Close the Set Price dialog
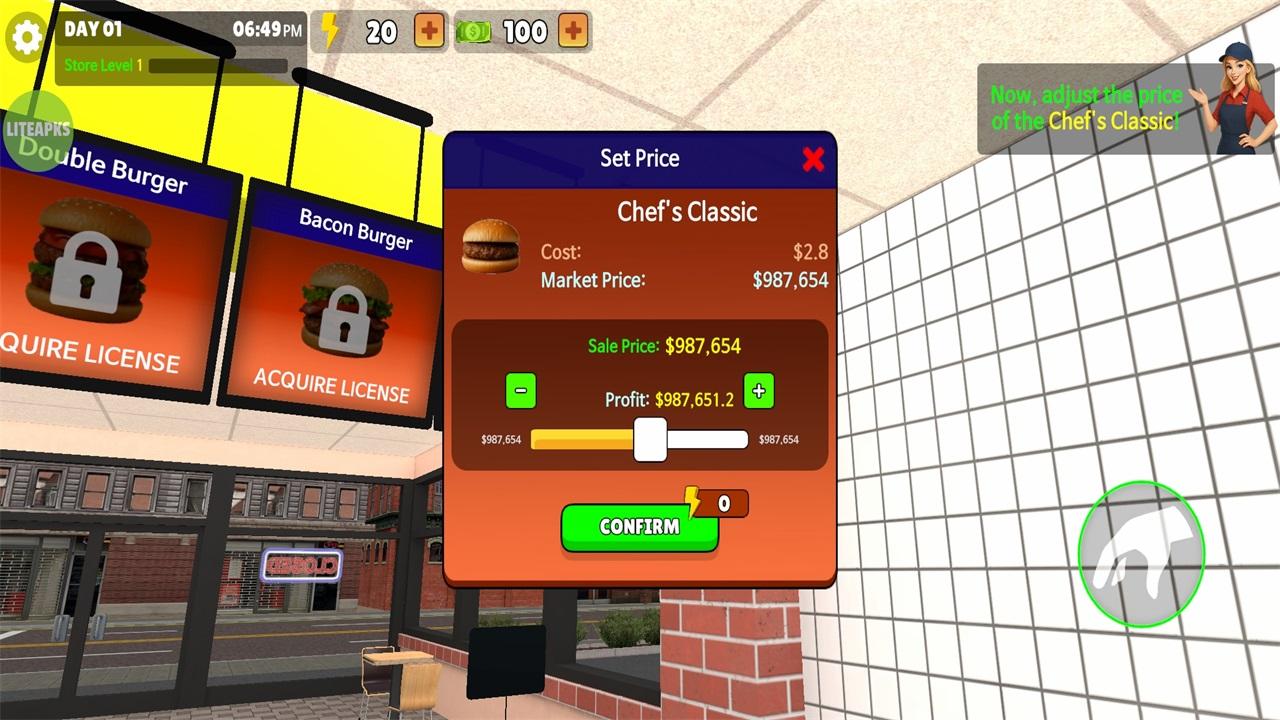This screenshot has height=720, width=1280. 813,159
